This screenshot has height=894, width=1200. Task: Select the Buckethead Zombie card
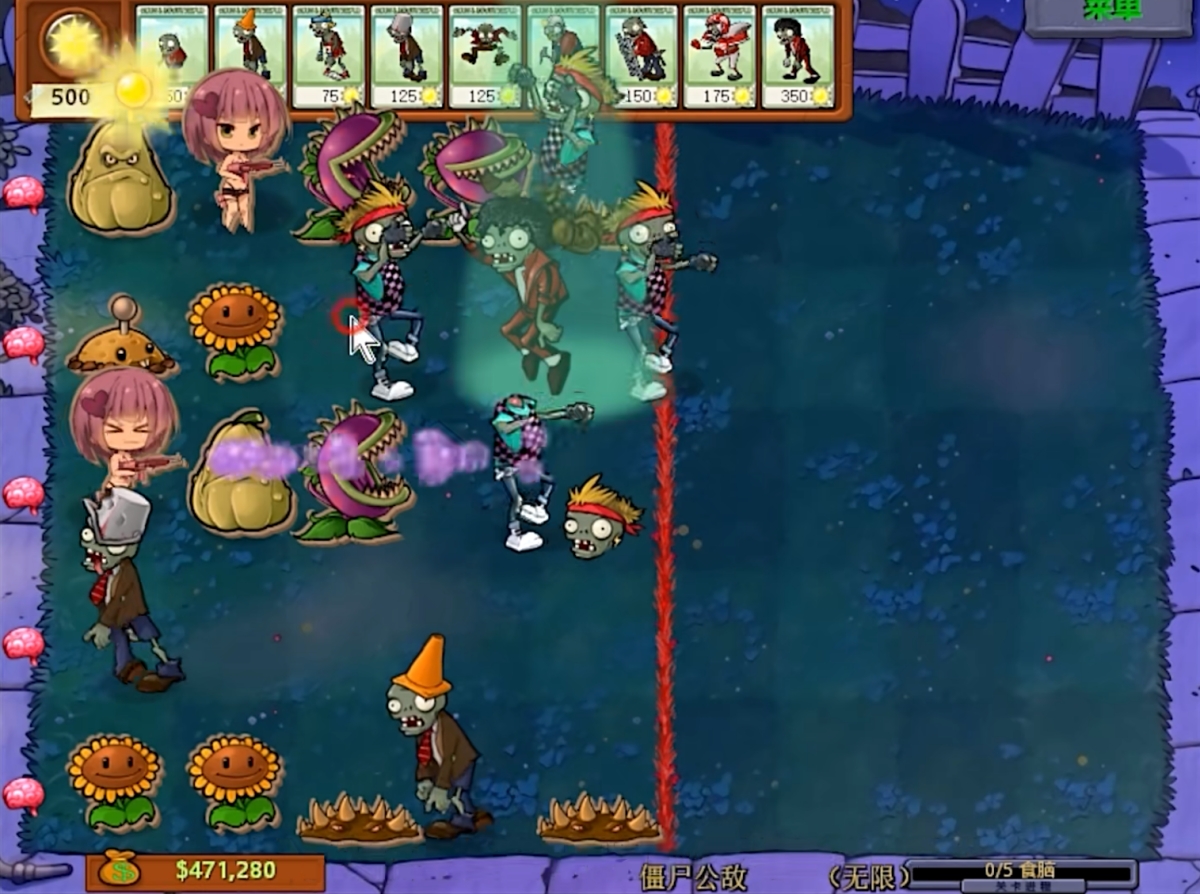tap(407, 55)
